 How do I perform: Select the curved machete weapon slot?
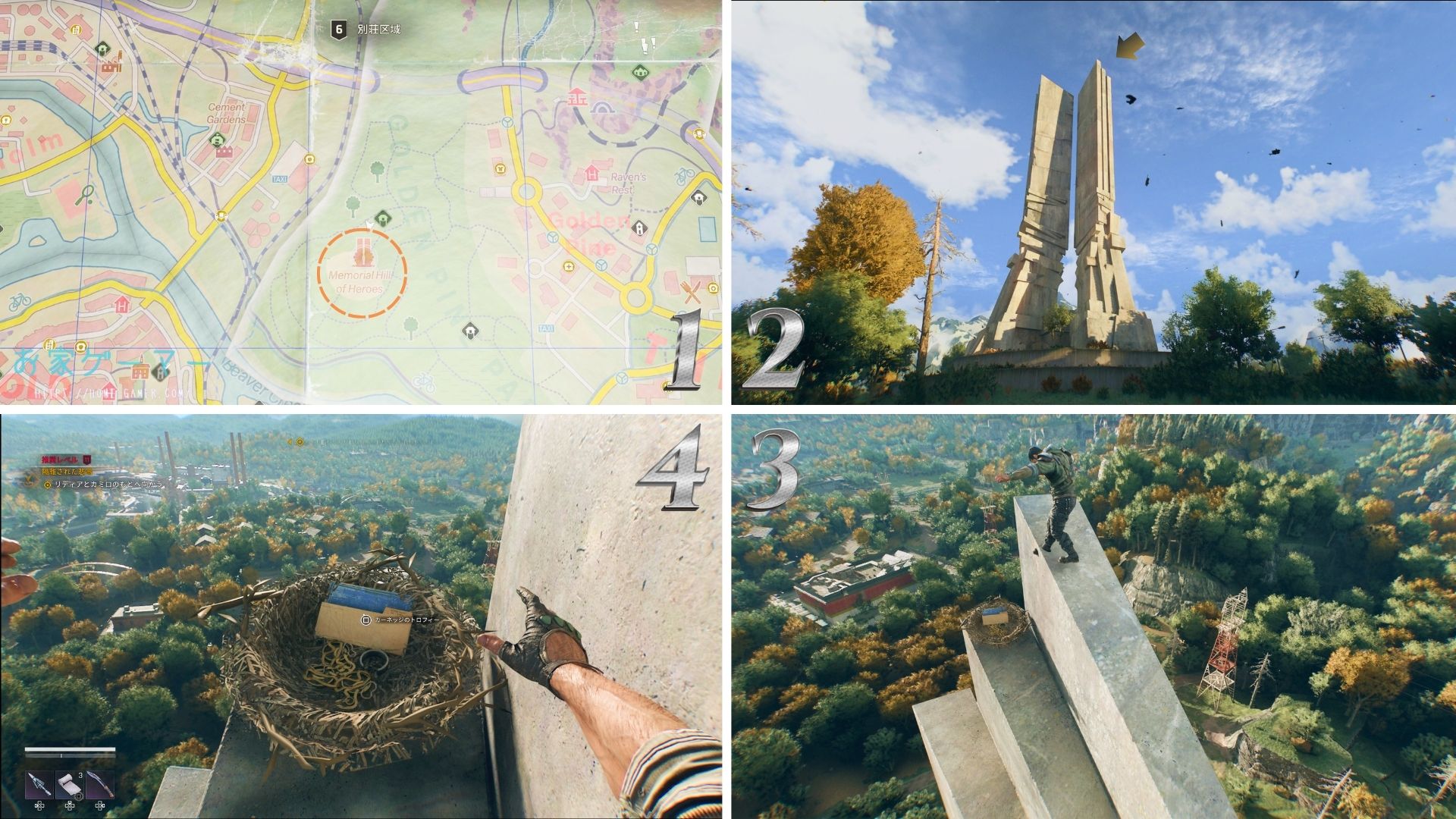[101, 784]
